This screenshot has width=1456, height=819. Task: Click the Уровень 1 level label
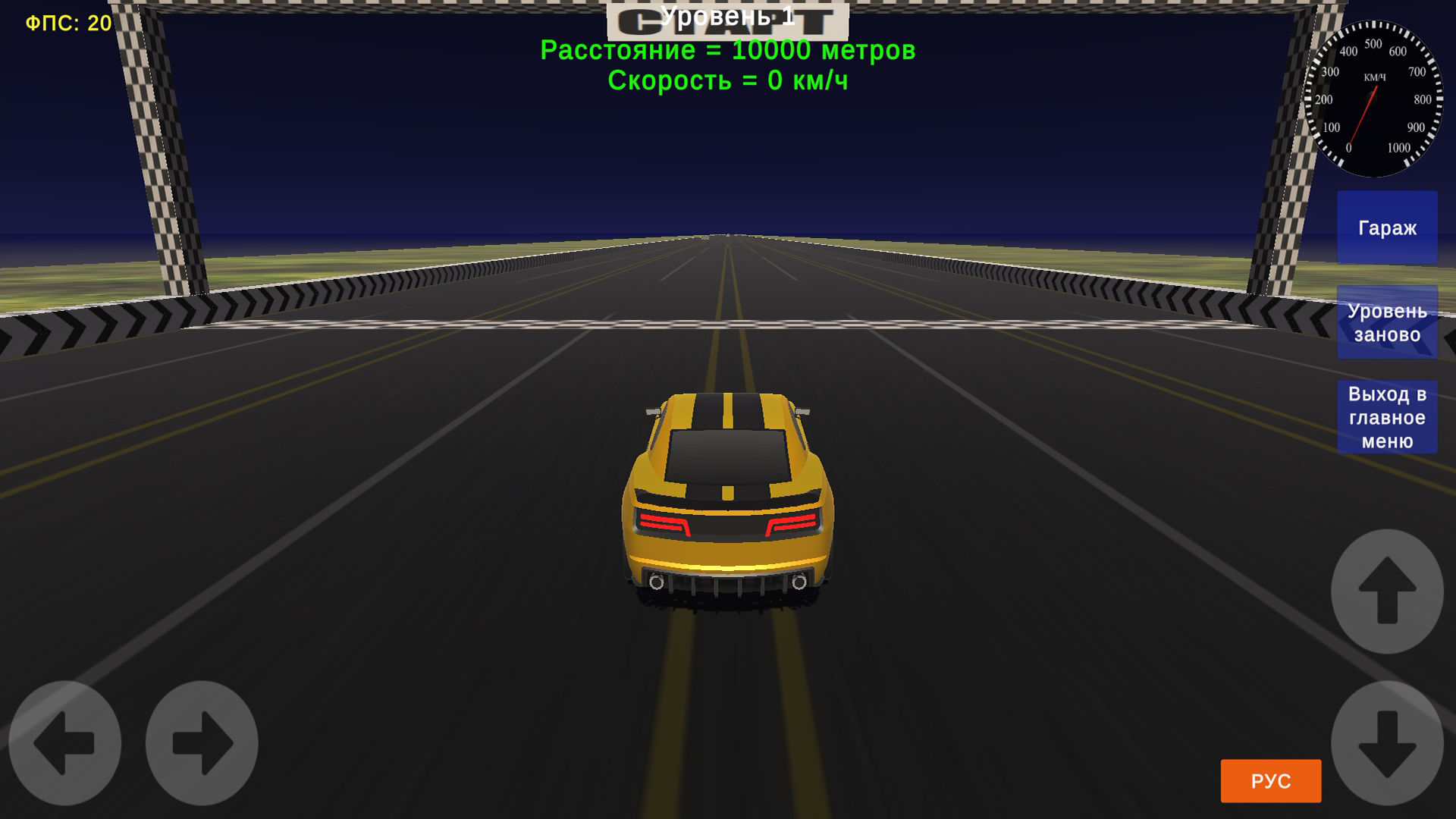[x=728, y=15]
